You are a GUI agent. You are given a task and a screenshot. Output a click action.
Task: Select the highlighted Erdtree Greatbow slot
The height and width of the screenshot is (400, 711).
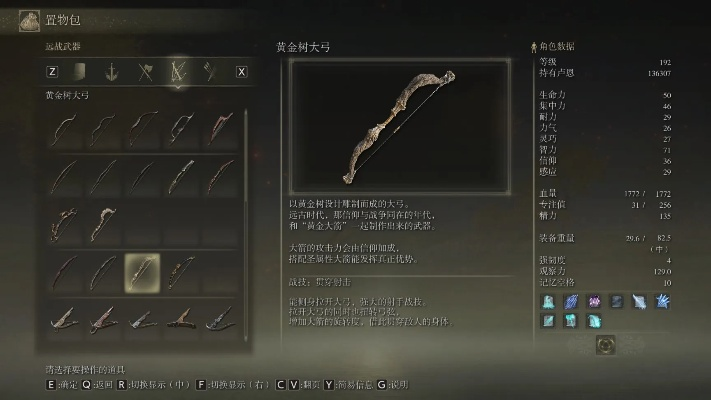pos(141,271)
